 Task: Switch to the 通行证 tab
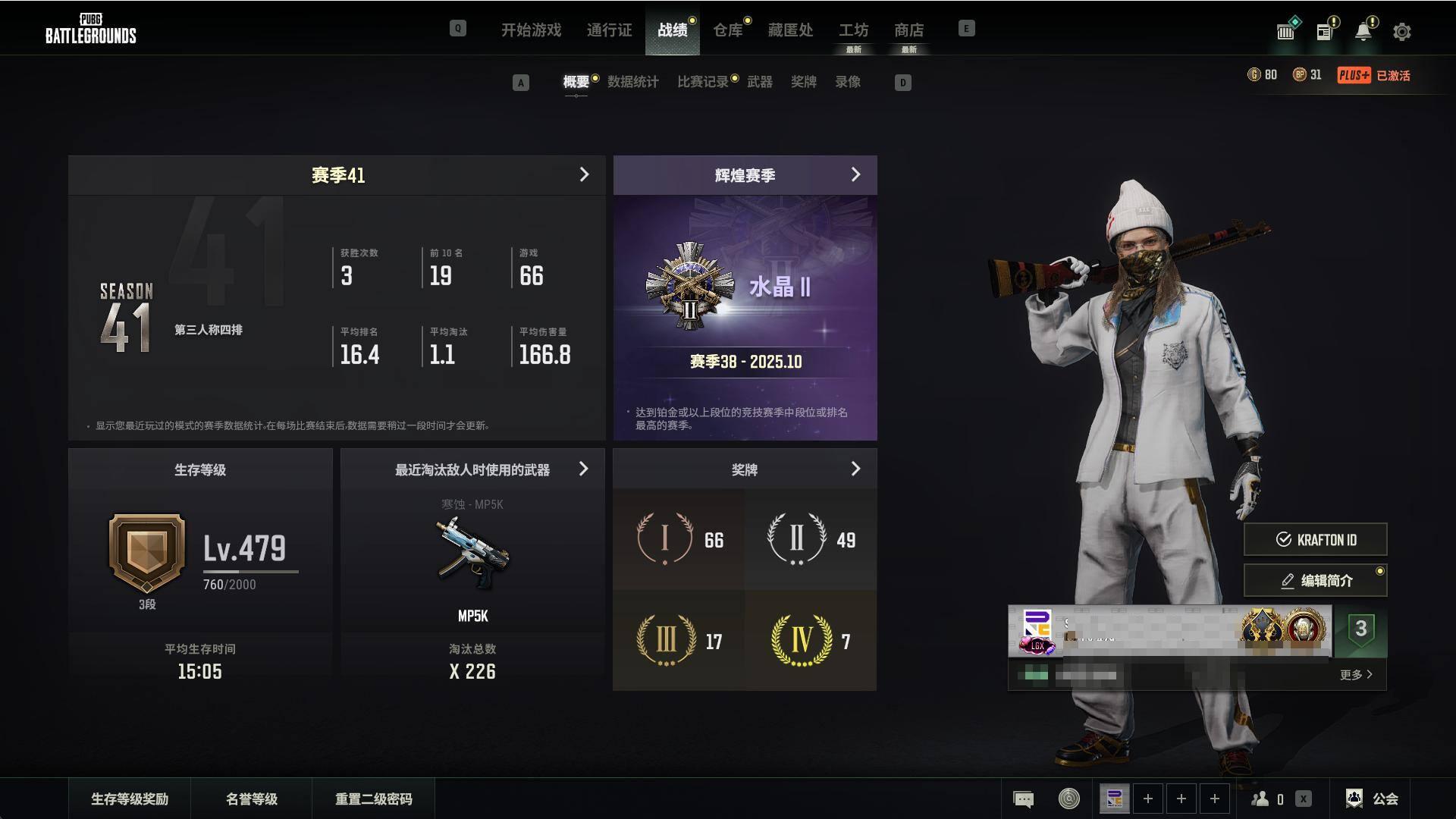click(x=609, y=30)
